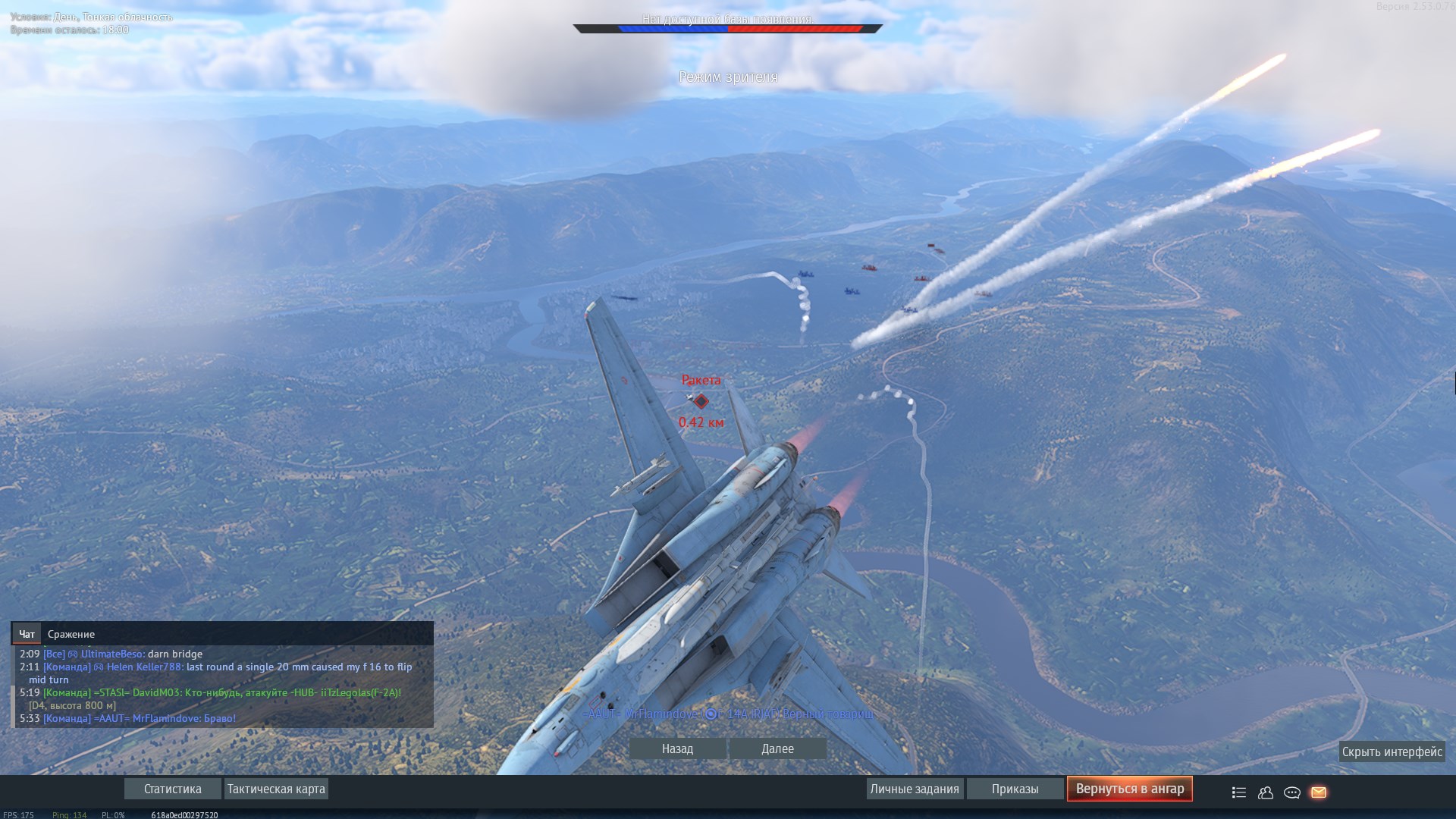
Task: Open the orange mail envelope icon
Action: [x=1319, y=792]
